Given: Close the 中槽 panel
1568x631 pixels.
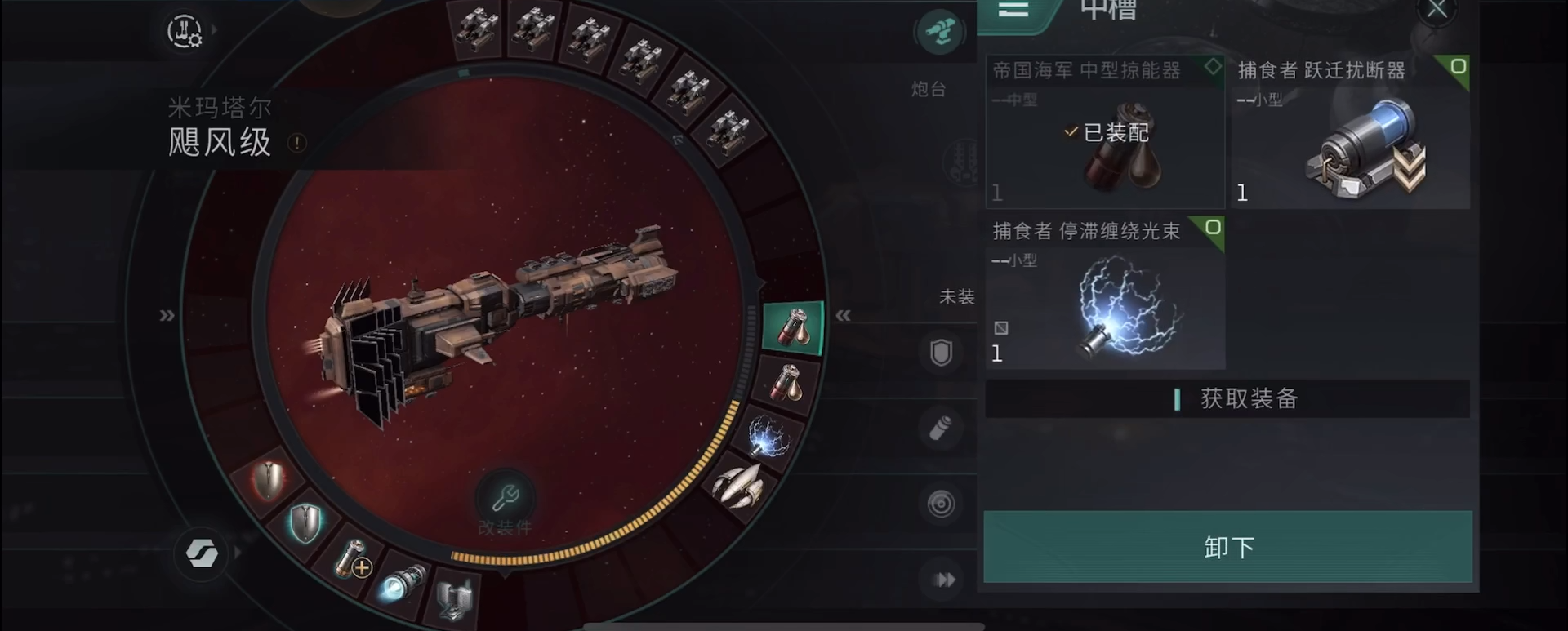Looking at the screenshot, I should click(x=1437, y=10).
